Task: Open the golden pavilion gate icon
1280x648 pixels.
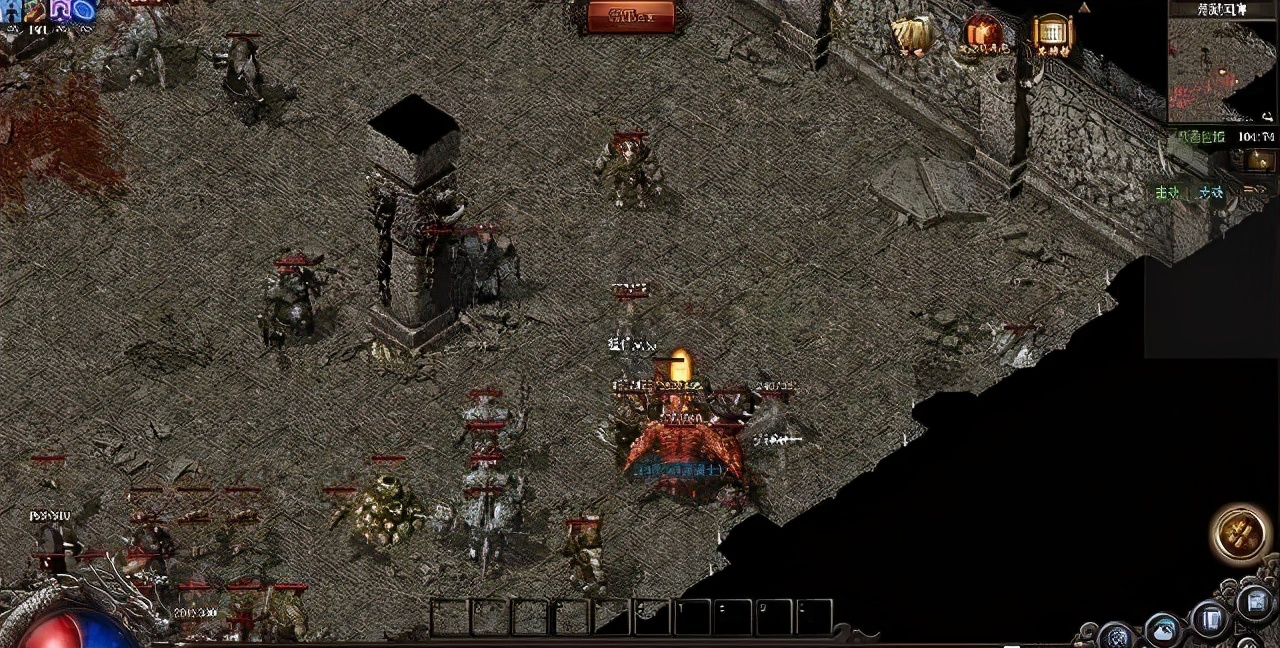Action: coord(1052,32)
